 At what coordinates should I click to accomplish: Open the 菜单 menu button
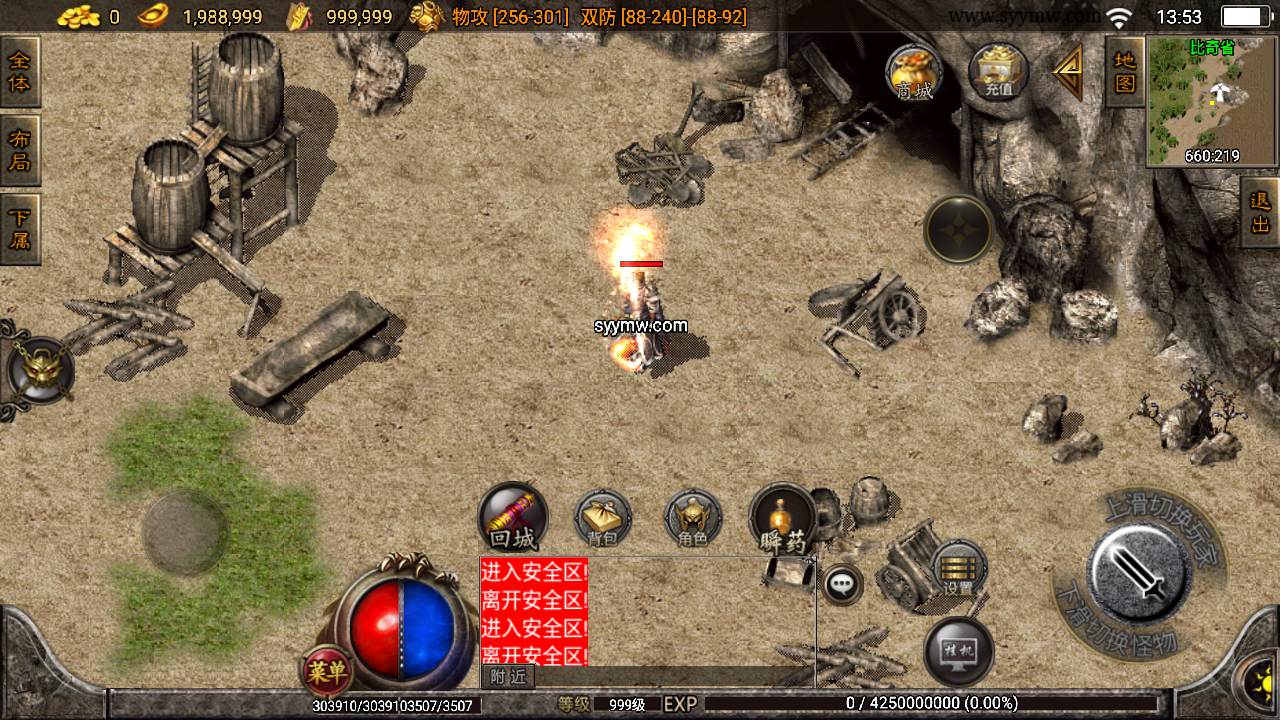326,672
